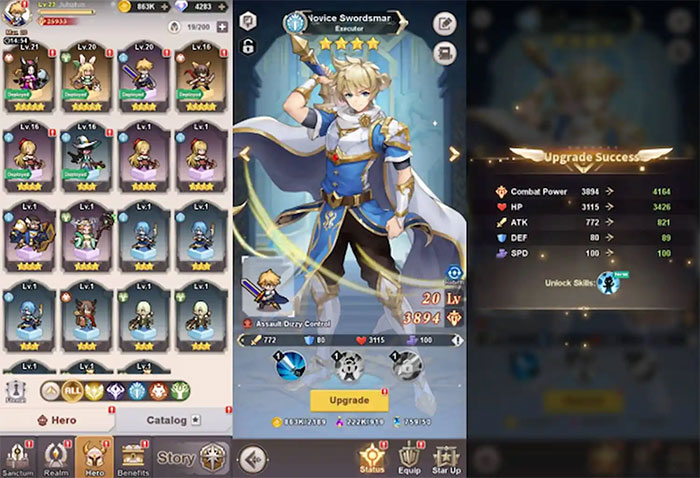Expand hero capacity with the plus button
Image resolution: width=700 pixels, height=478 pixels.
pos(222,27)
